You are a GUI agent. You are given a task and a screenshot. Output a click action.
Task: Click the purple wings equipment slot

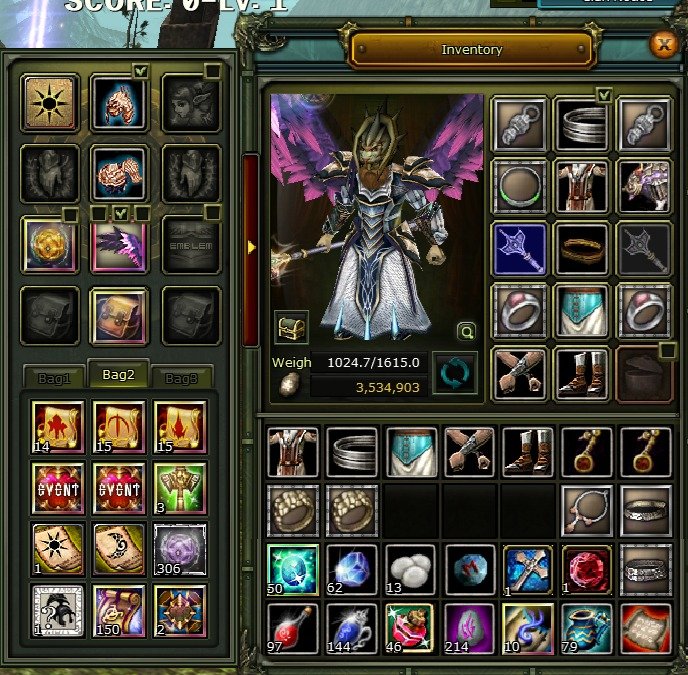coord(119,245)
